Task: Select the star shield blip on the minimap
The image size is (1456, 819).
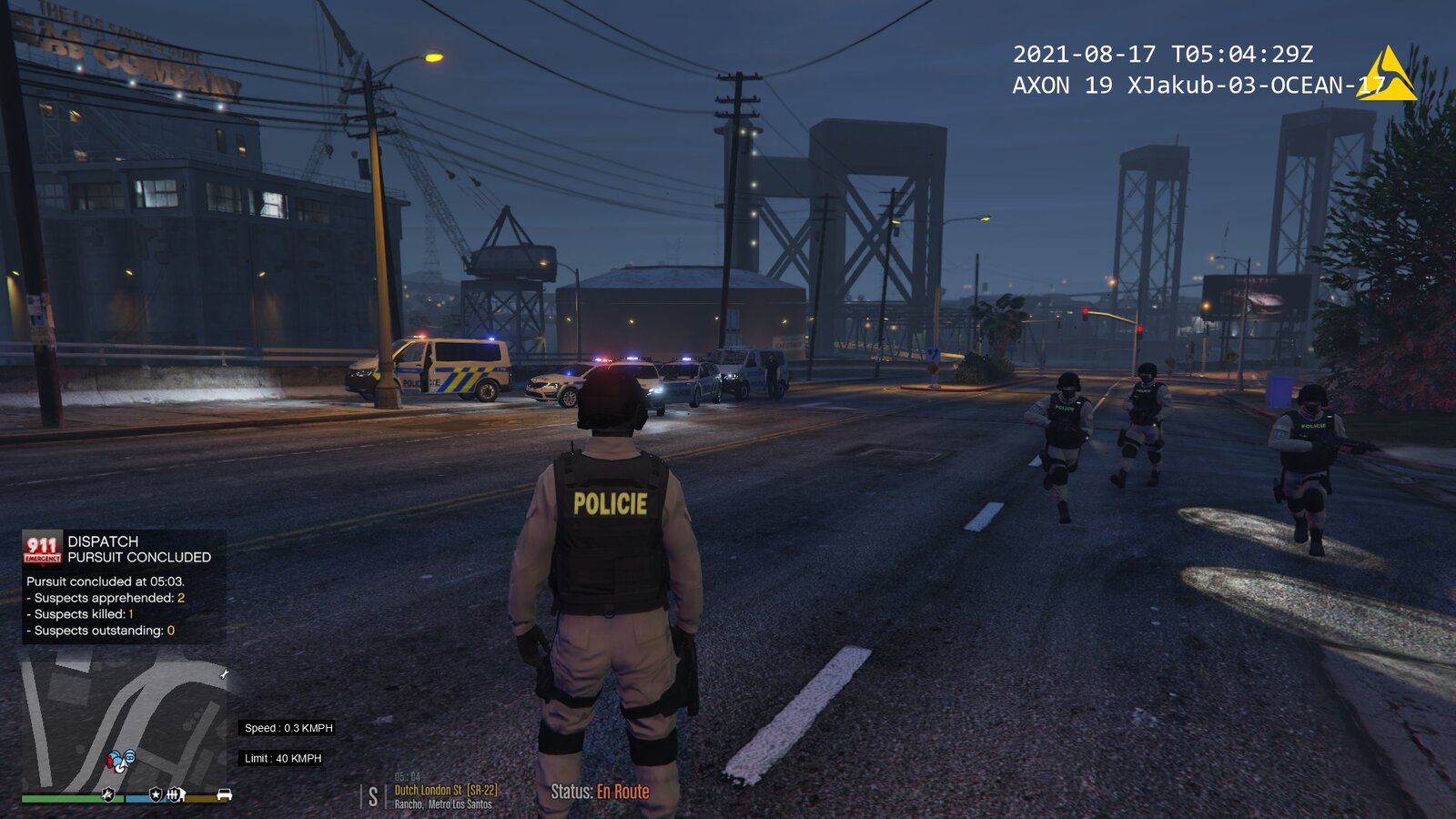Action: 156,794
